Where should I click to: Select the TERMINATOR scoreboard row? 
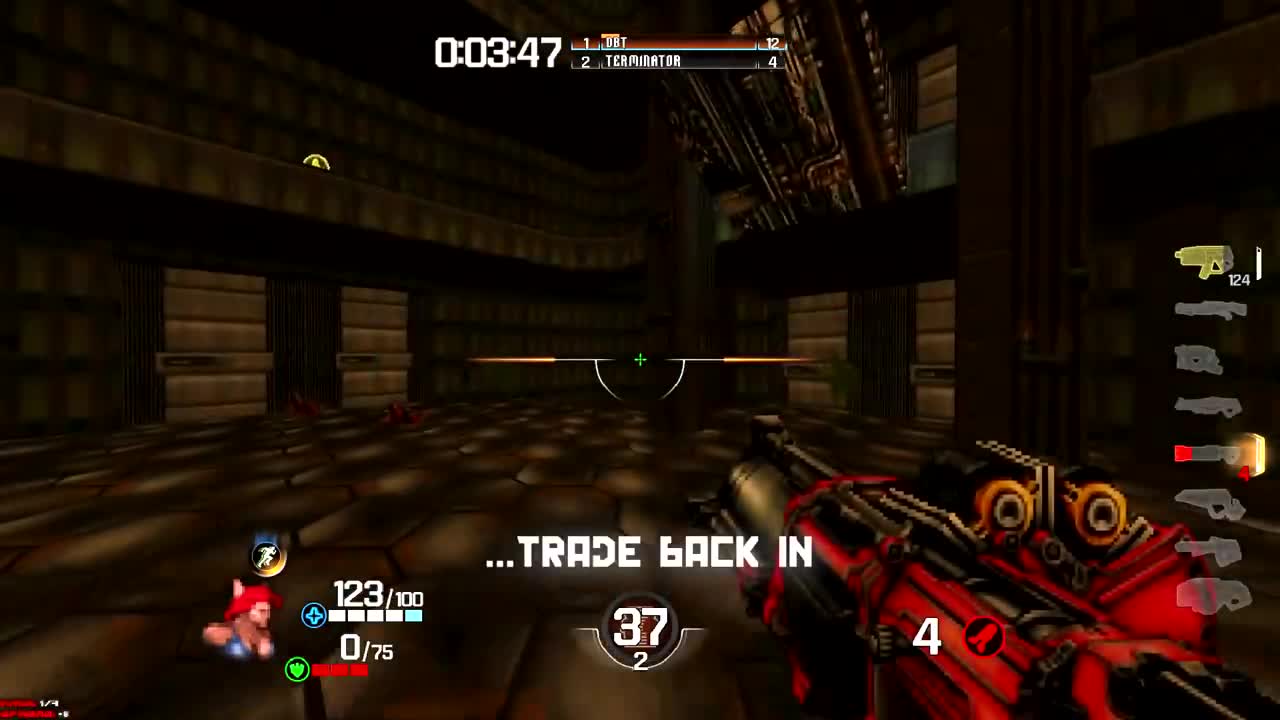[672, 60]
